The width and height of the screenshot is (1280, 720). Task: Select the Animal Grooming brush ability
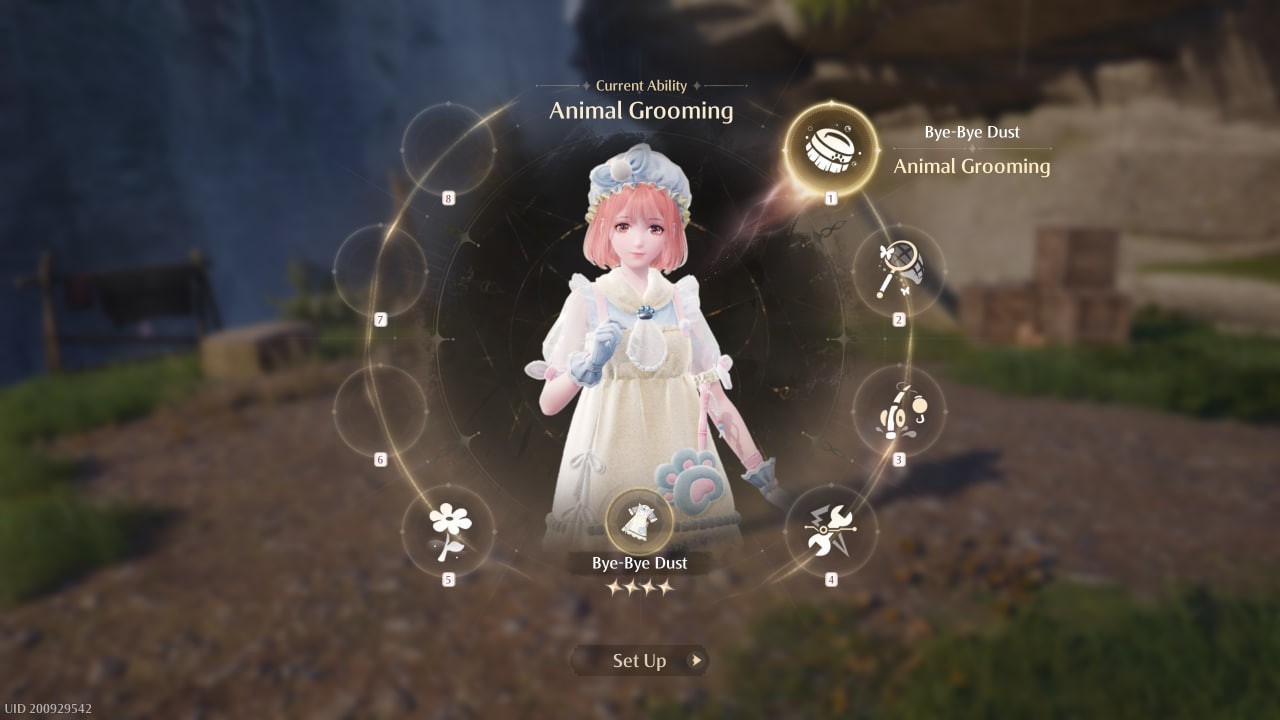click(x=831, y=149)
